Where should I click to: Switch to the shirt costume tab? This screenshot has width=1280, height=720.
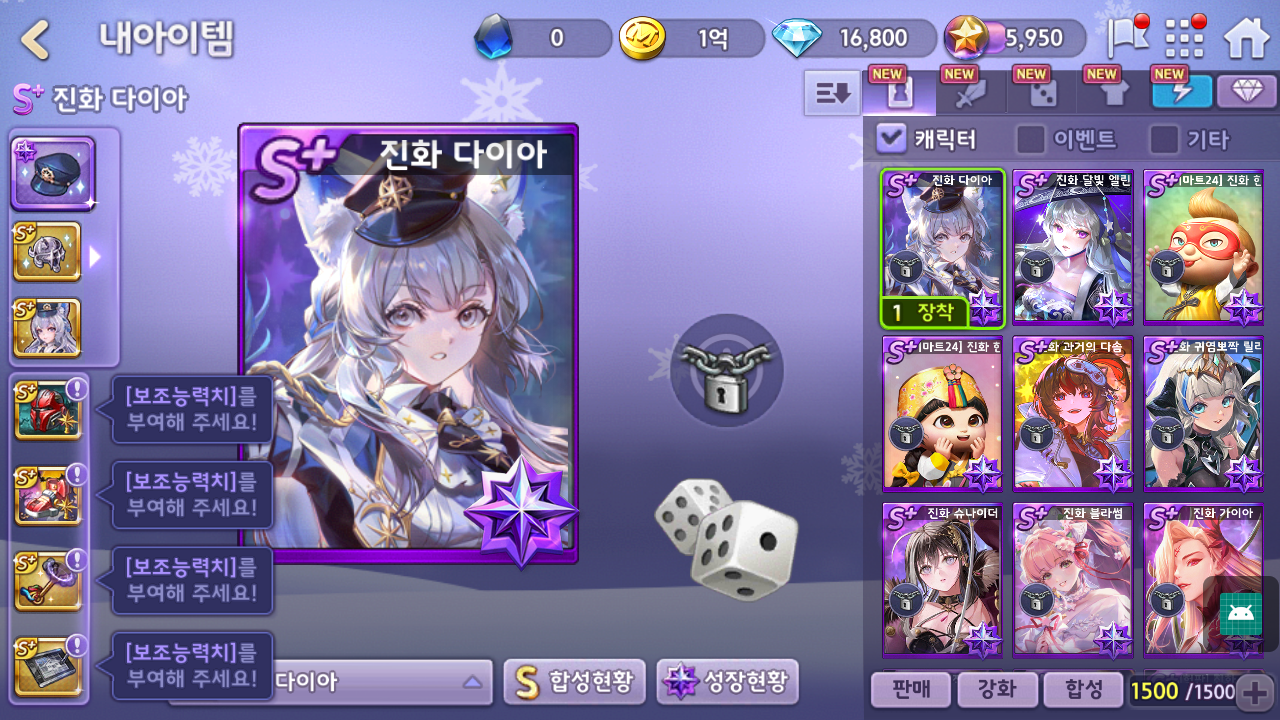[1114, 93]
